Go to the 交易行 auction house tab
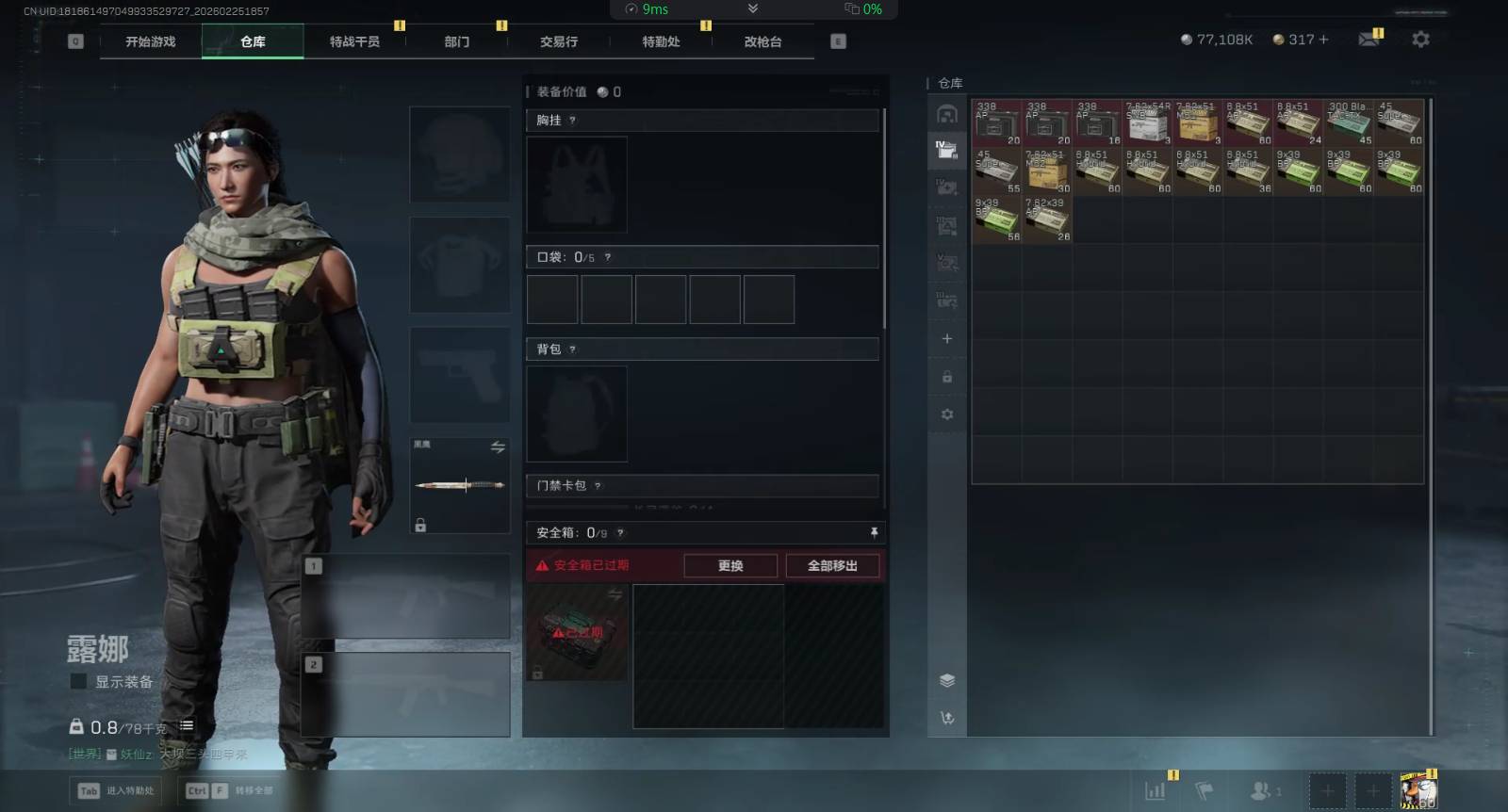The width and height of the screenshot is (1508, 812). (559, 41)
